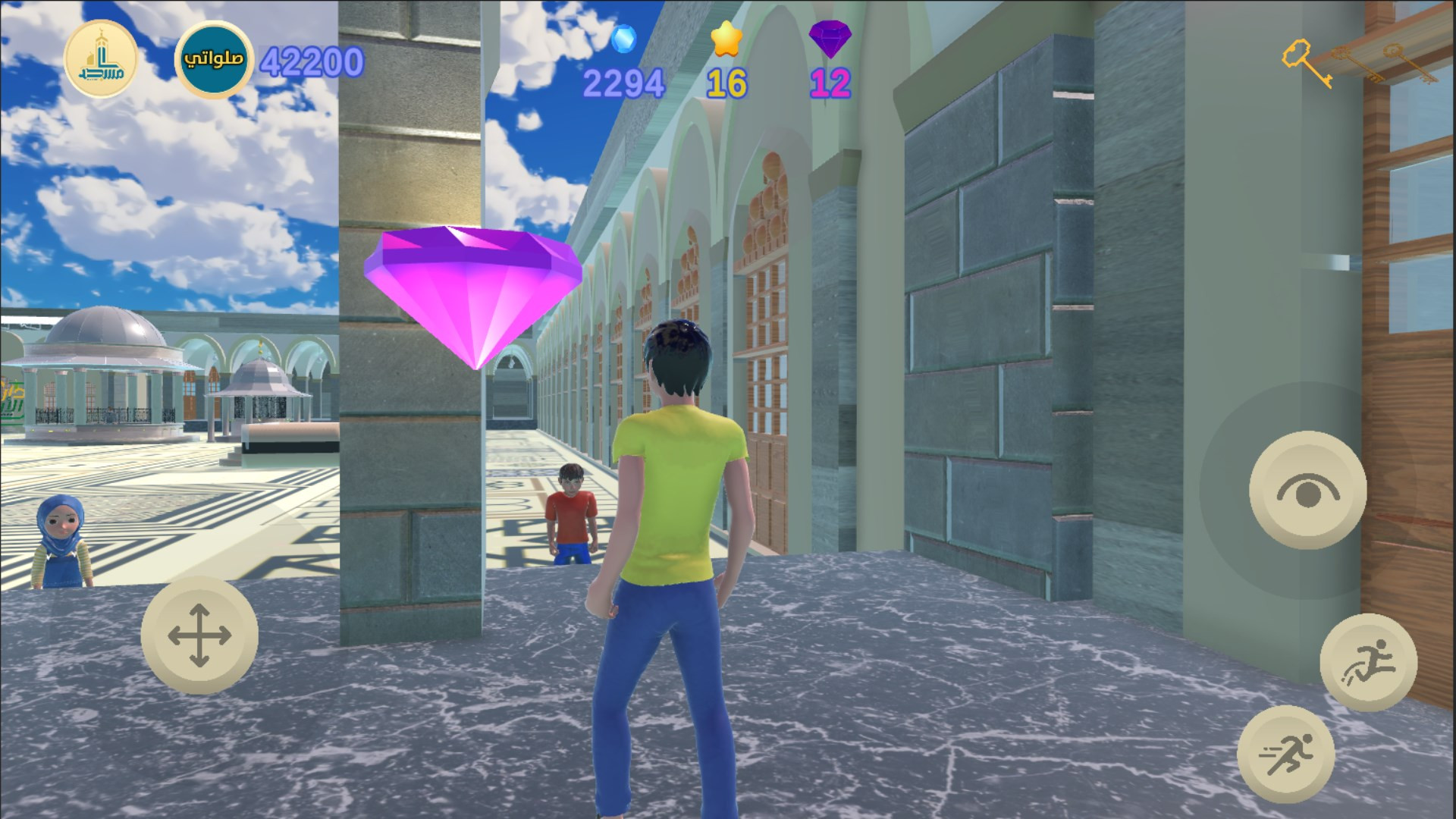This screenshot has height=819, width=1456.
Task: Open the صلواتي prayers button
Action: (x=213, y=59)
